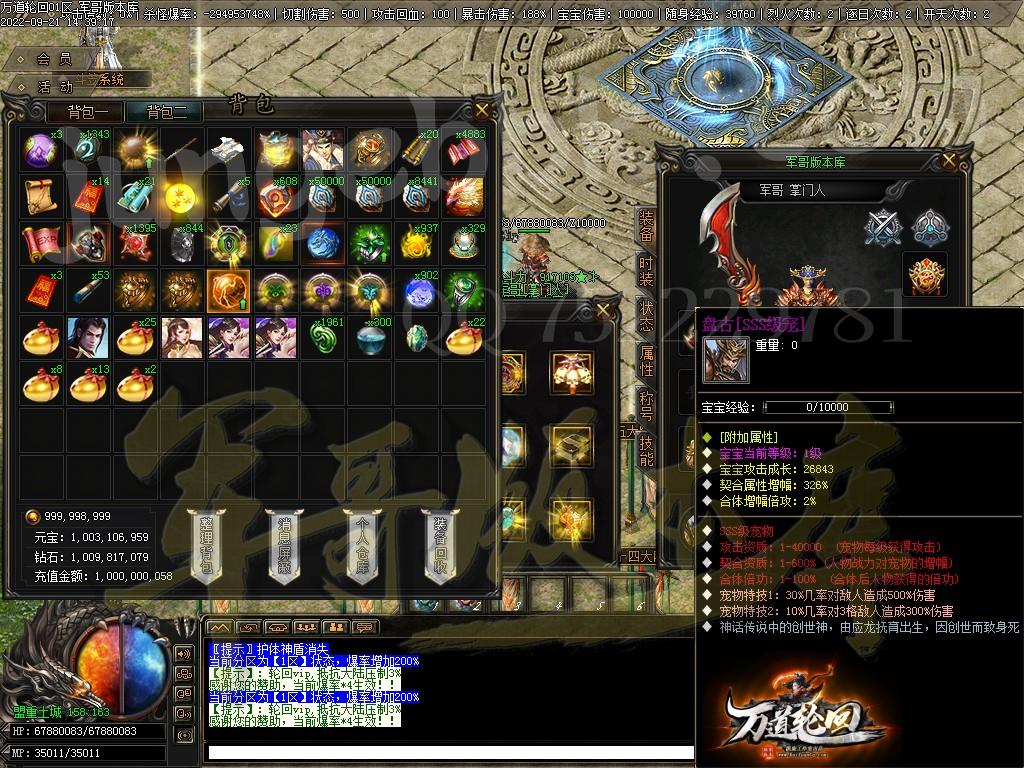The height and width of the screenshot is (768, 1024).
Task: Open the 属性 attributes tab
Action: 646,360
